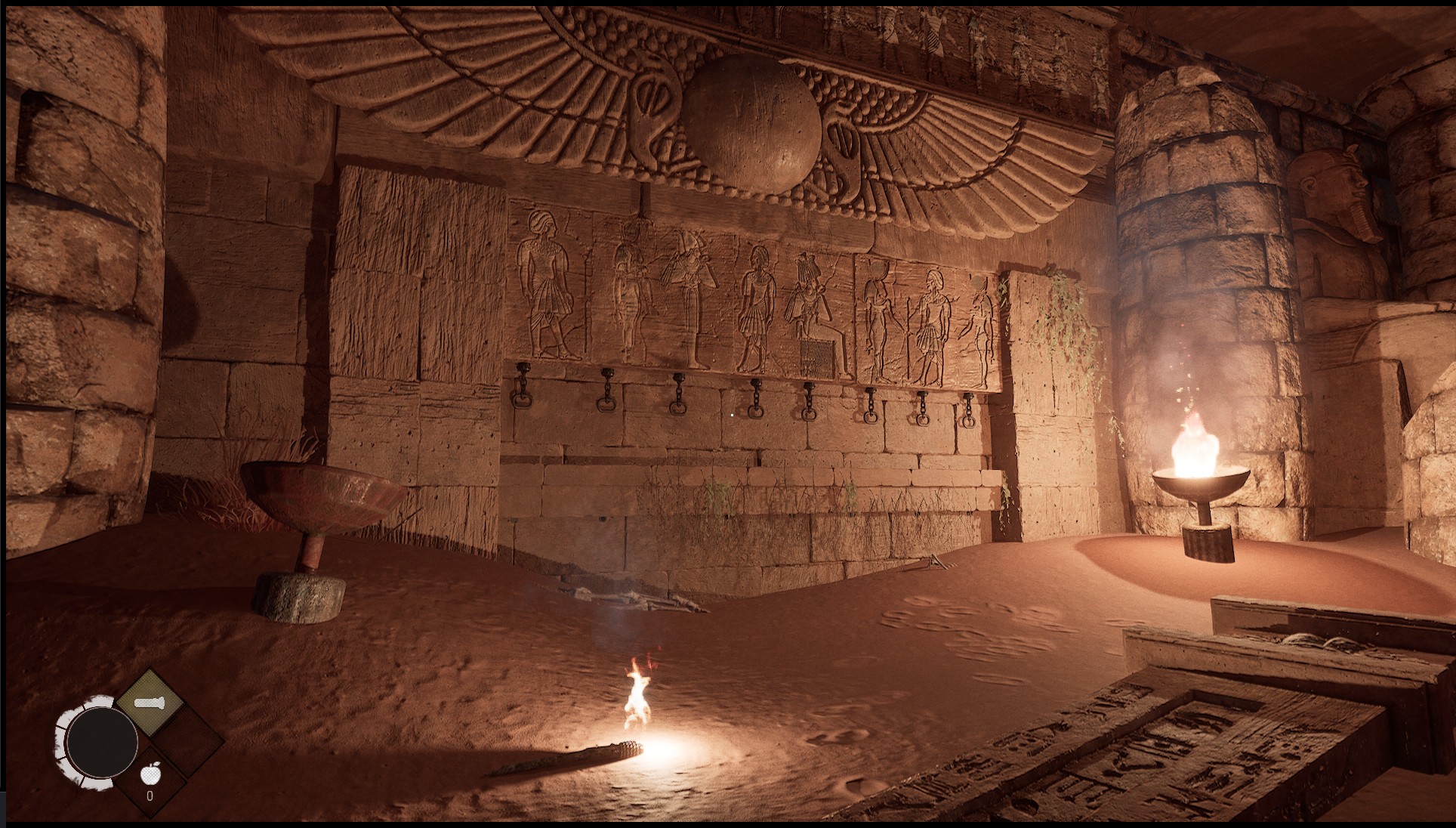Click the dark circular status dial
This screenshot has width=1456, height=828.
(100, 742)
